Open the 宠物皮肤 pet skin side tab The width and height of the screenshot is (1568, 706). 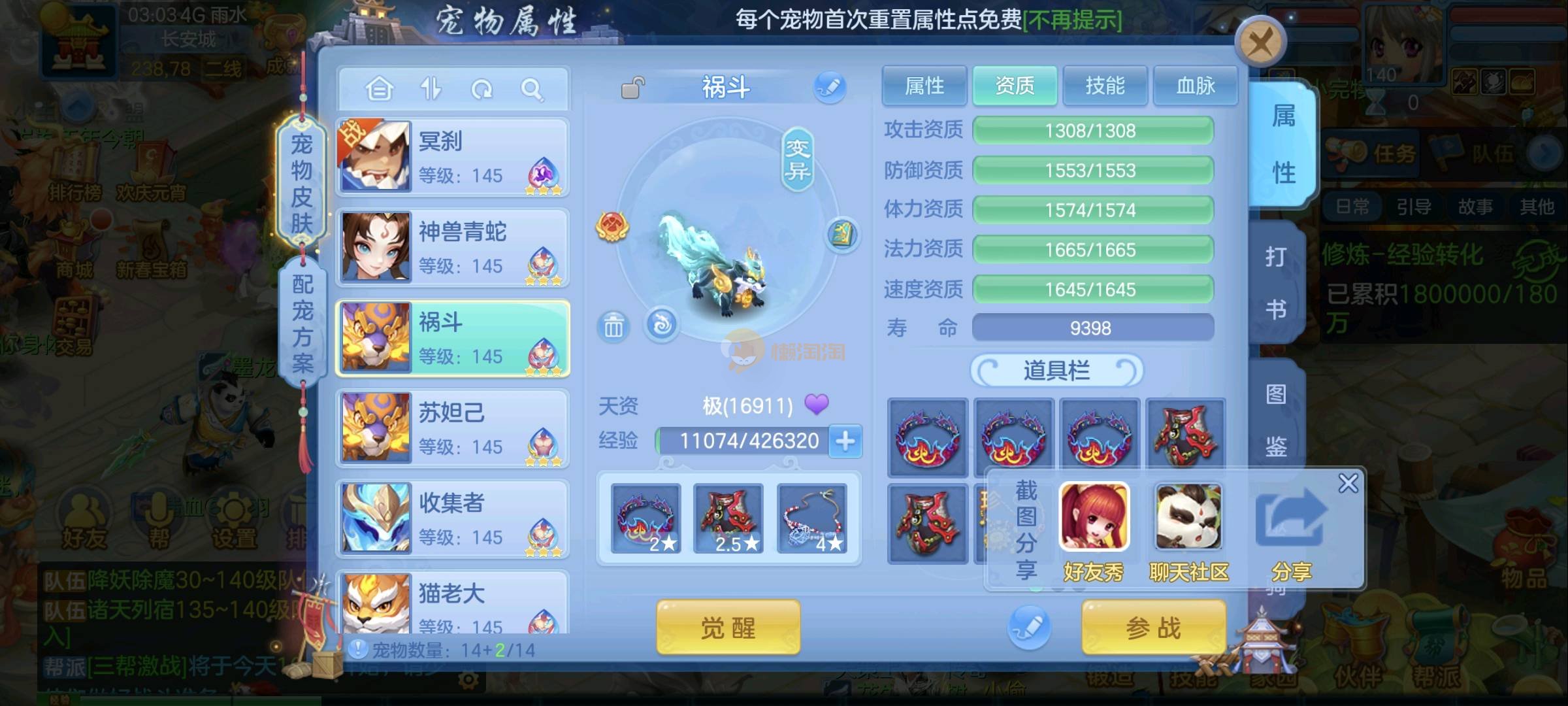coord(301,183)
